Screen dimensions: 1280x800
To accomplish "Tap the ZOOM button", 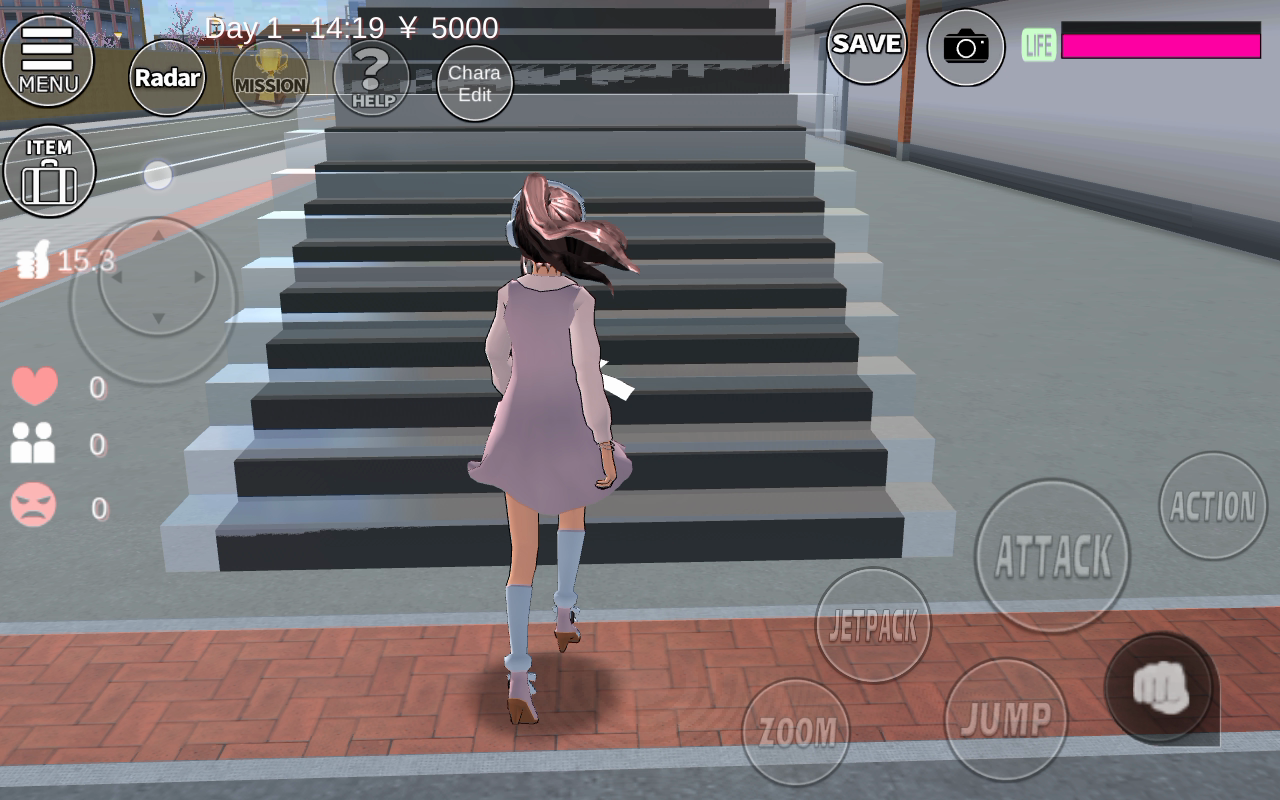I will pos(796,732).
